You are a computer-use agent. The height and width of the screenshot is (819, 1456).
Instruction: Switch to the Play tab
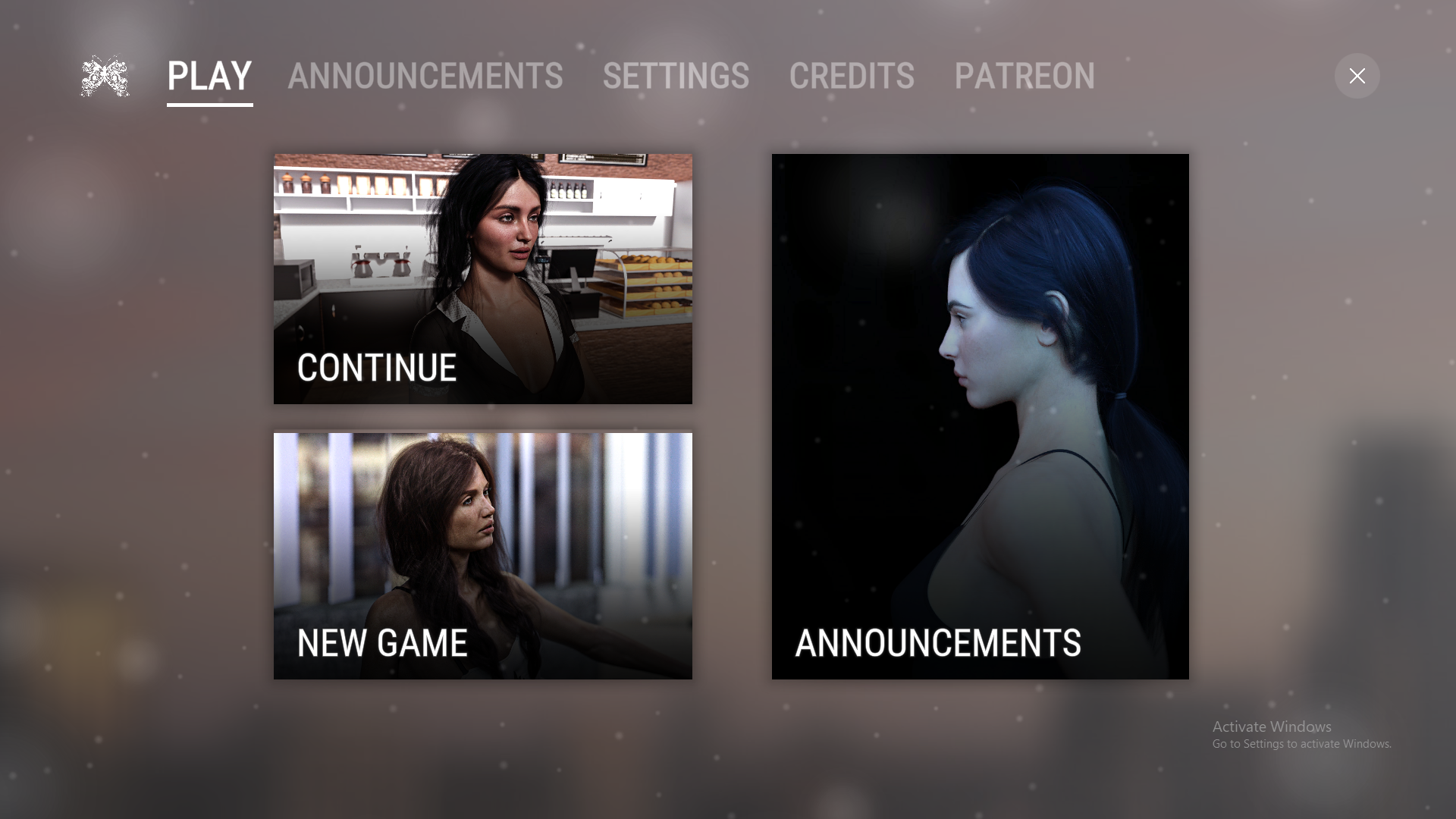pos(209,77)
